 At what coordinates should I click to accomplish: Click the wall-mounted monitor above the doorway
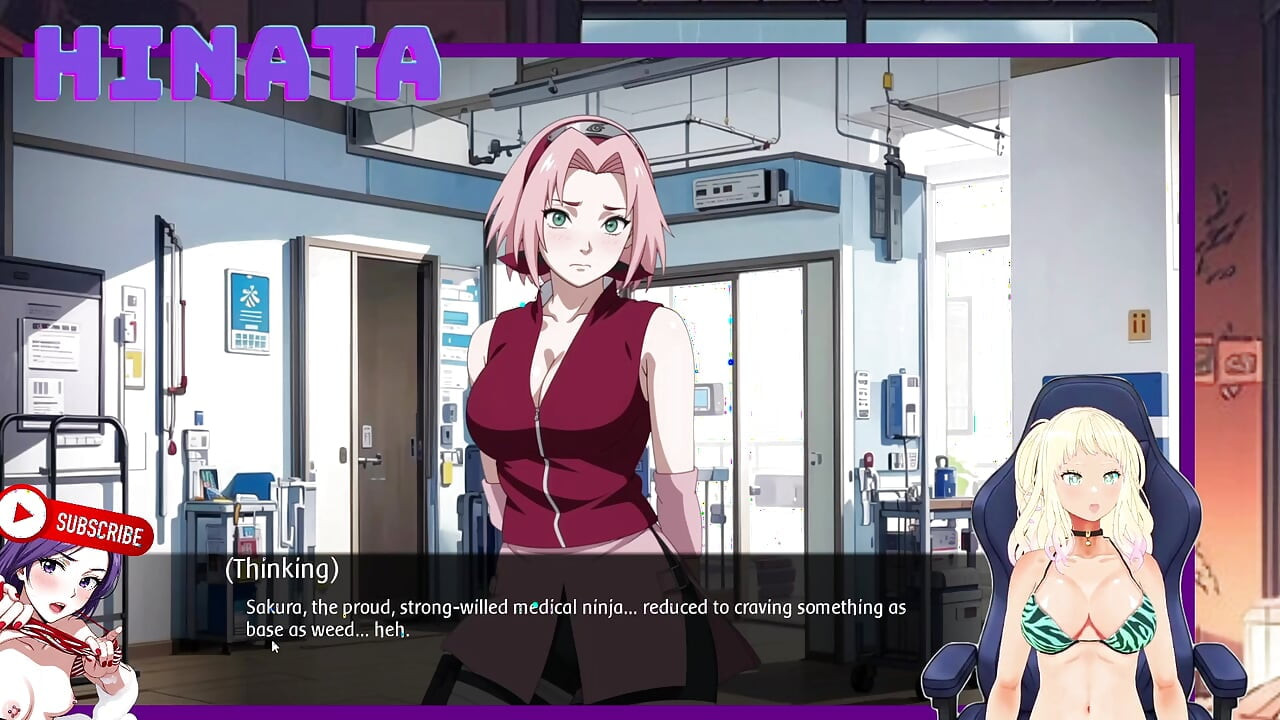(730, 190)
